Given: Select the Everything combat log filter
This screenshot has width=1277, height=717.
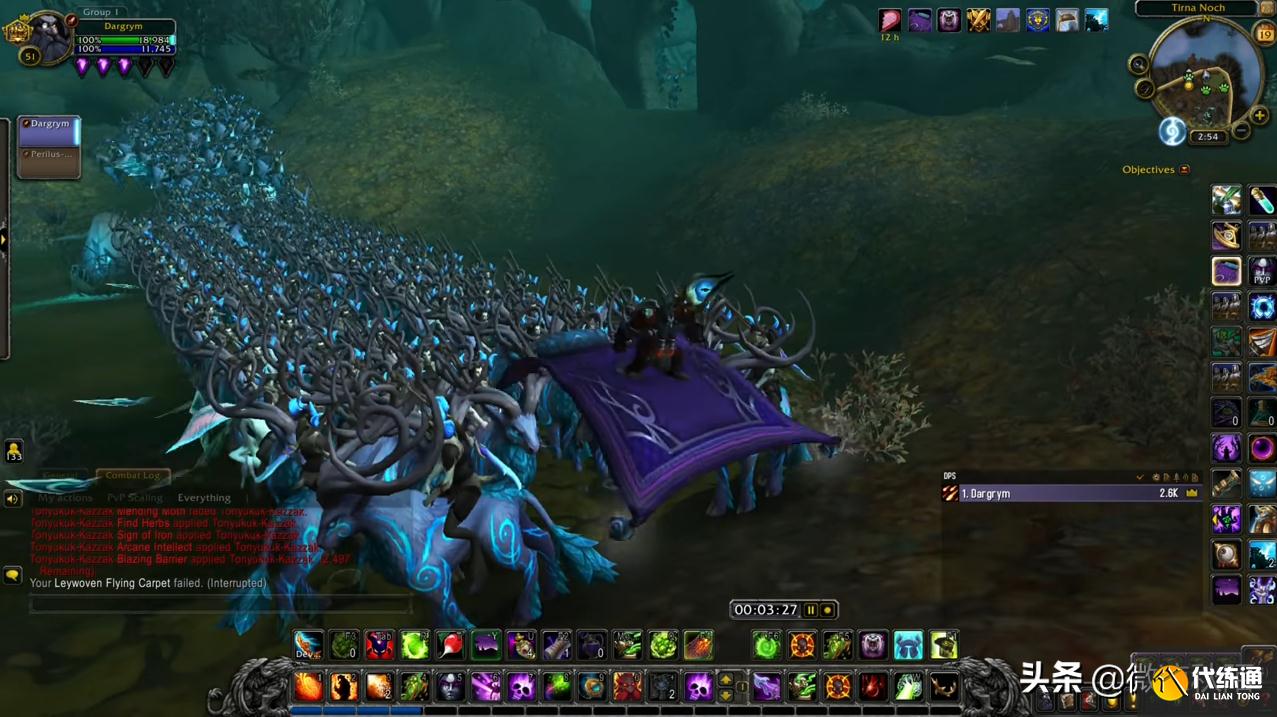Looking at the screenshot, I should point(204,498).
